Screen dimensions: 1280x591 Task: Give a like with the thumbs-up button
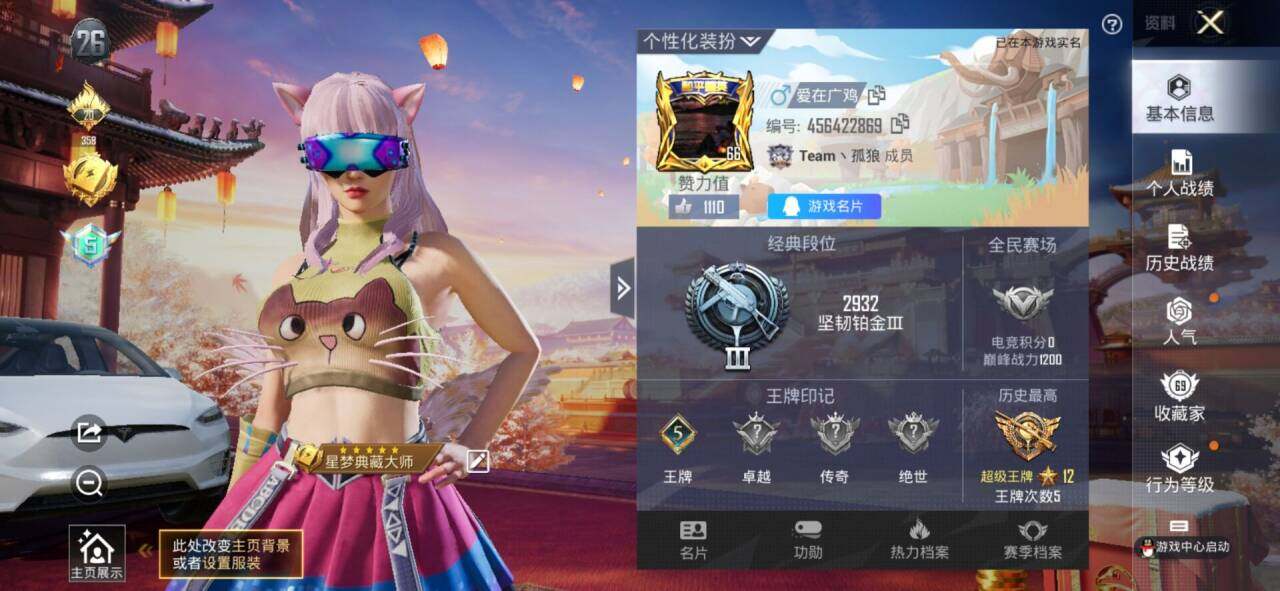[685, 207]
